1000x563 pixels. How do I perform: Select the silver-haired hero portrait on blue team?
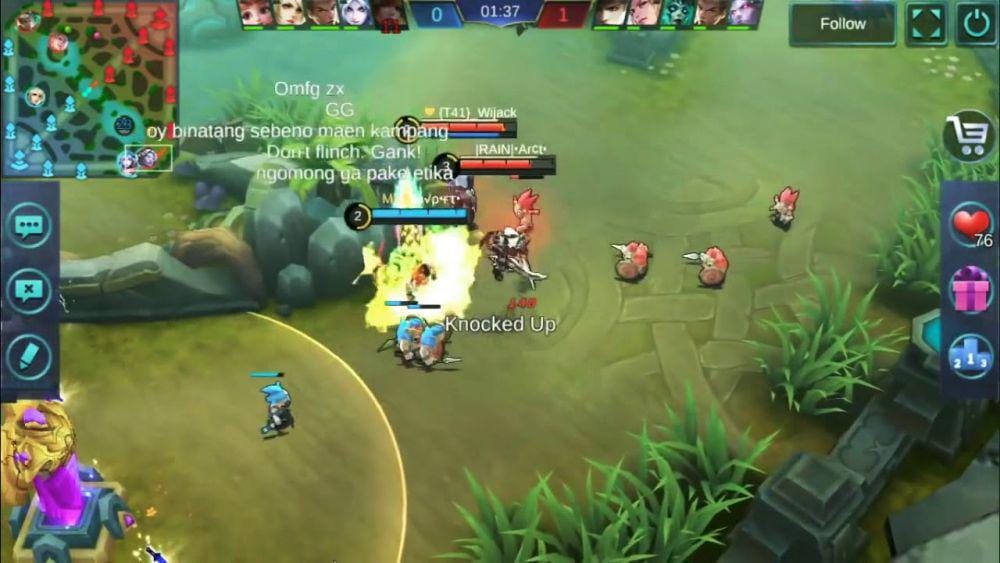[x=355, y=12]
